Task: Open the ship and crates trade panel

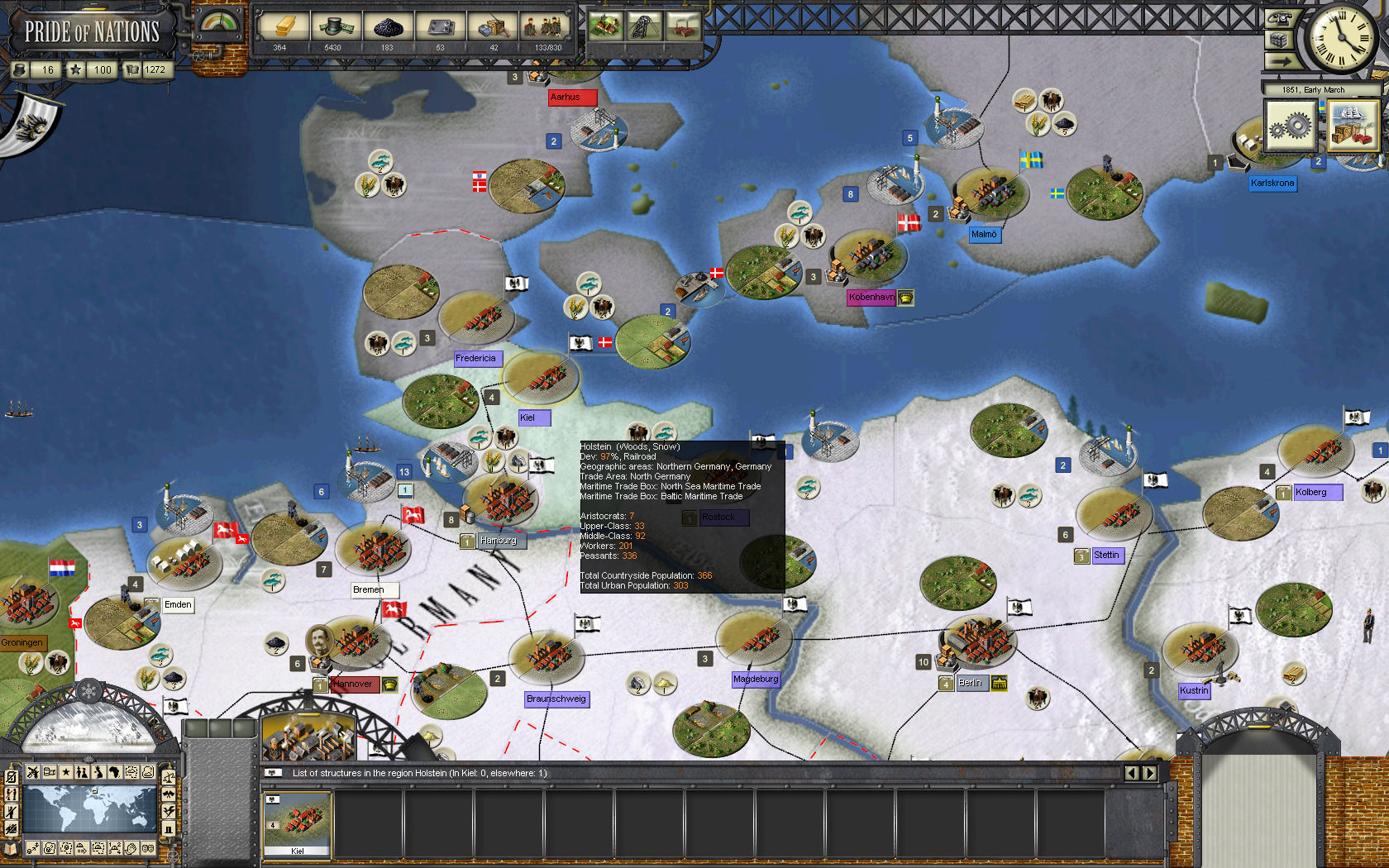Action: pyautogui.click(x=1353, y=126)
